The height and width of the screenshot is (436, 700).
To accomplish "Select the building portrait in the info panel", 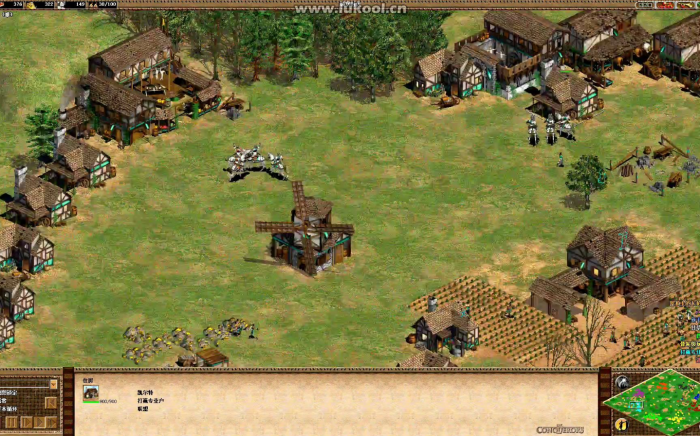I will click(x=91, y=393).
